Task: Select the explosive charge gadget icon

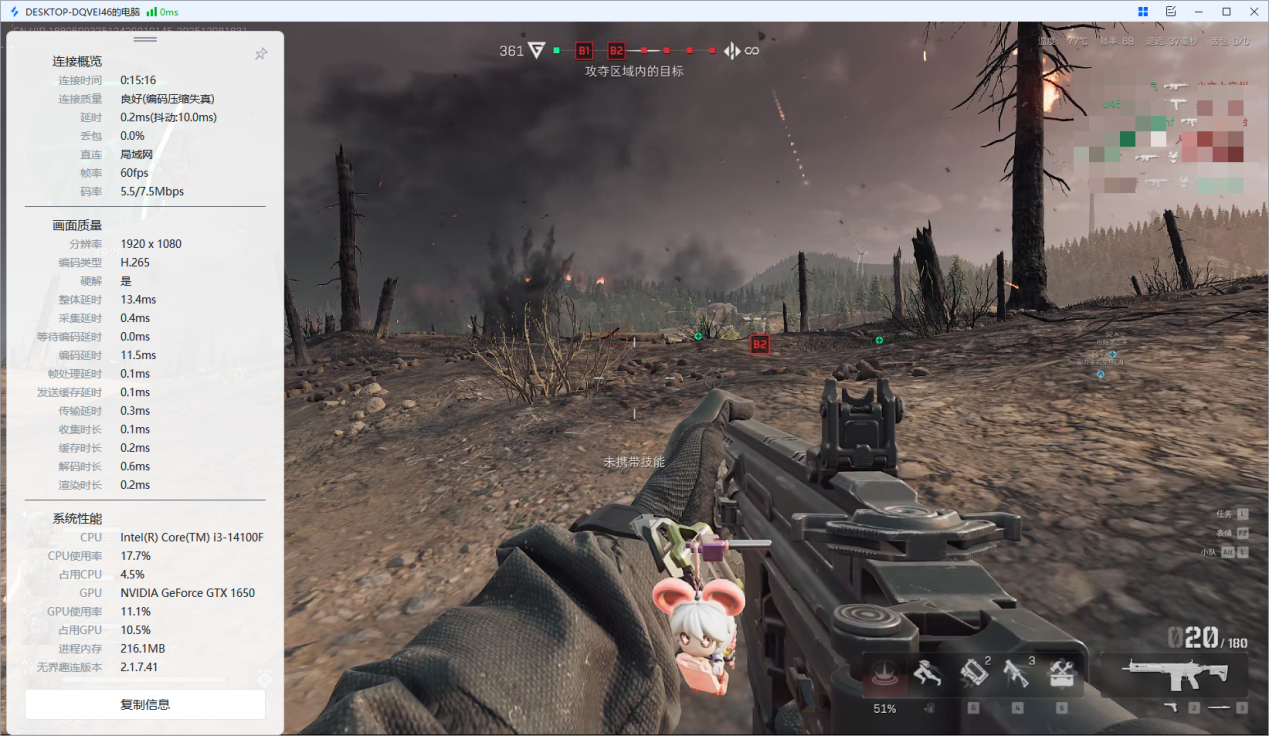Action: pos(973,674)
